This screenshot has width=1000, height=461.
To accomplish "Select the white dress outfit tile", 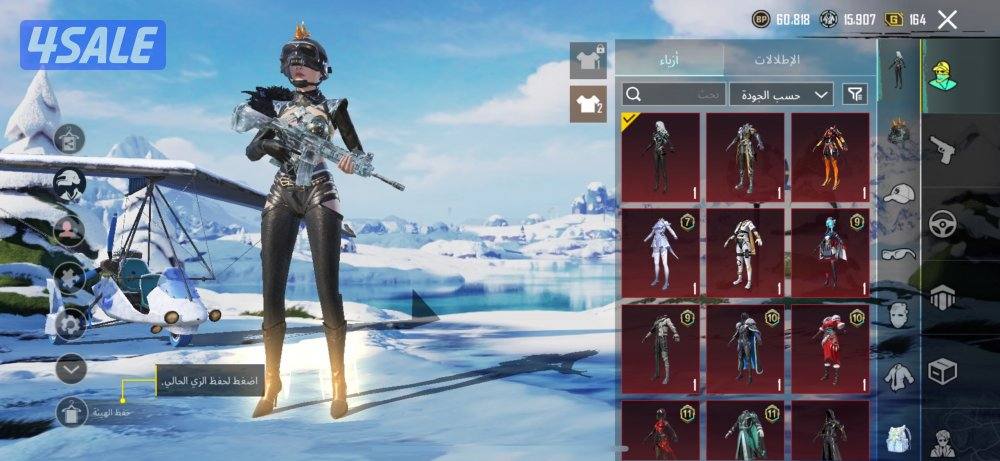I will (x=660, y=252).
